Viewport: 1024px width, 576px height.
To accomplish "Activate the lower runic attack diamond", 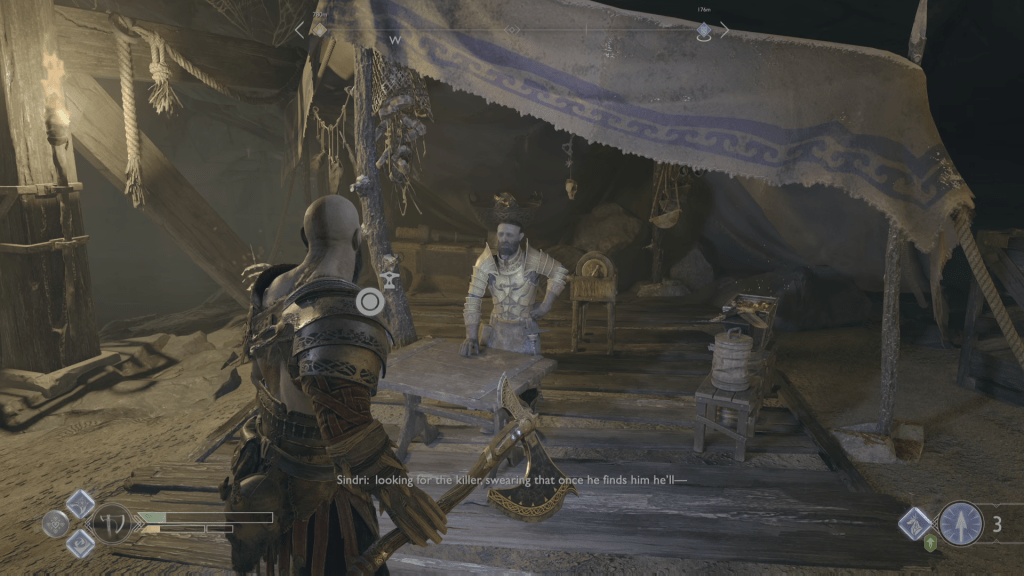I will (80, 543).
